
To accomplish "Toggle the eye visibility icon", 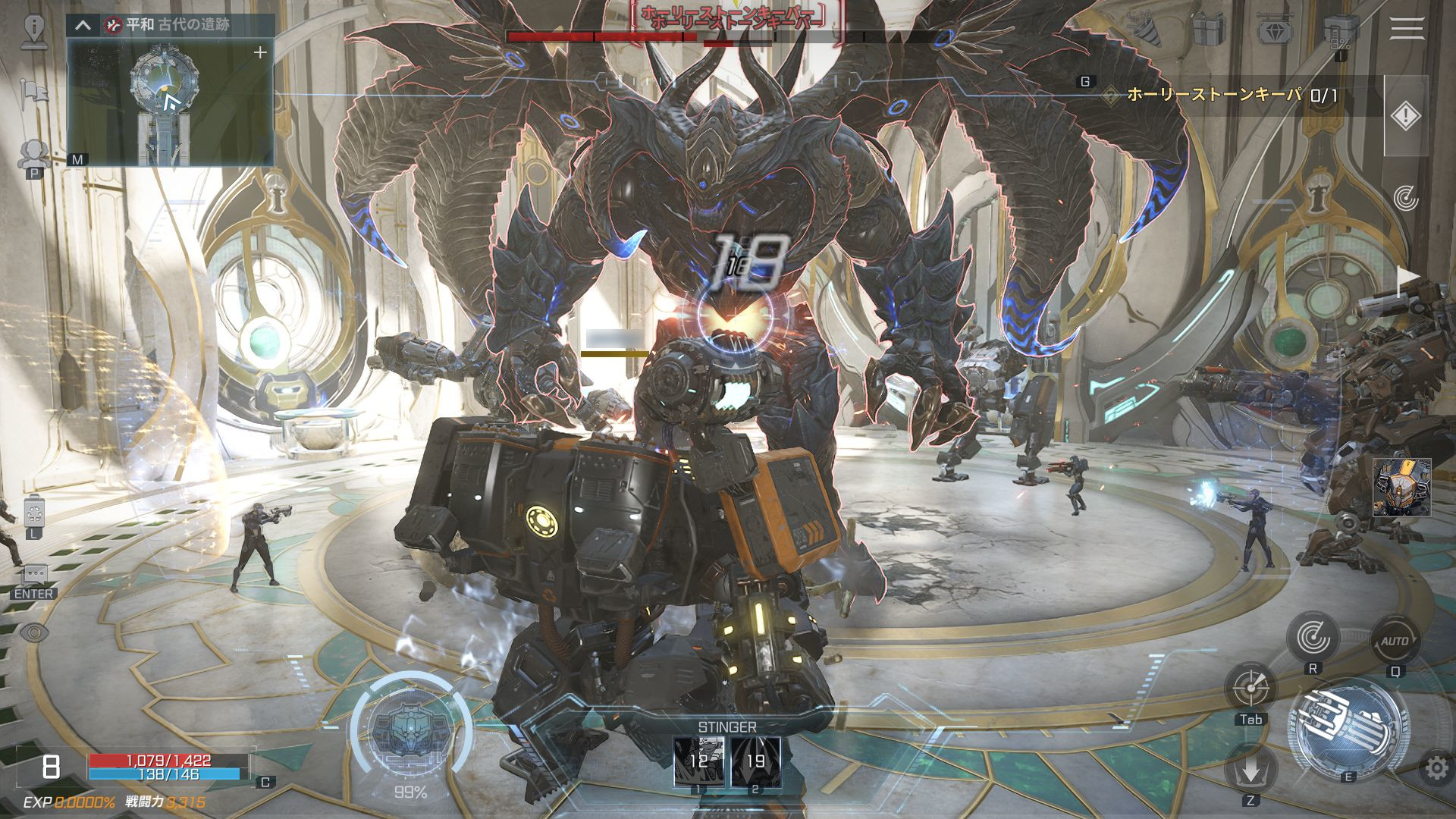I will (x=34, y=632).
